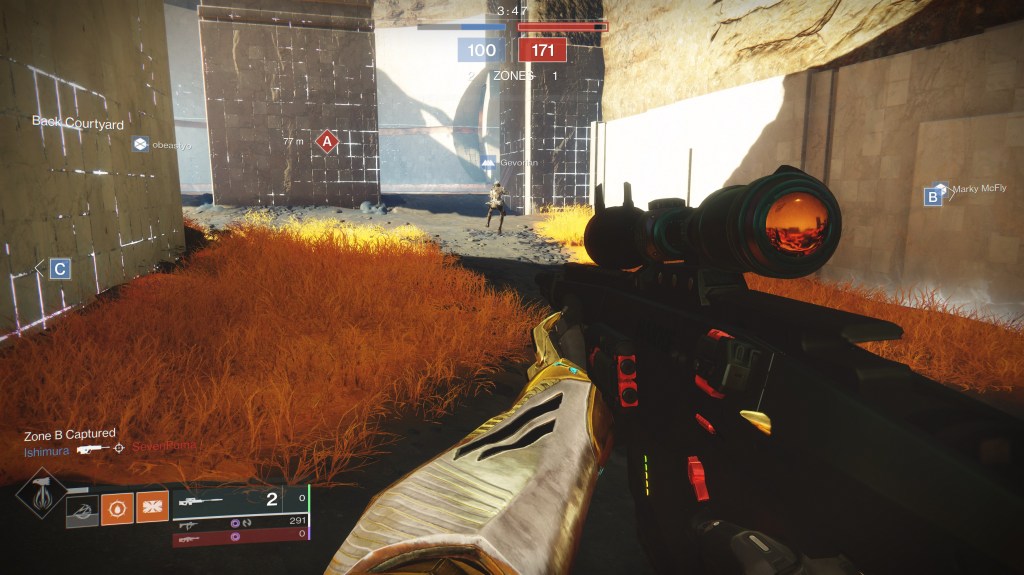Viewport: 1024px width, 575px height.
Task: Select teammate obeastyo's class emblem marker
Action: pyautogui.click(x=141, y=145)
